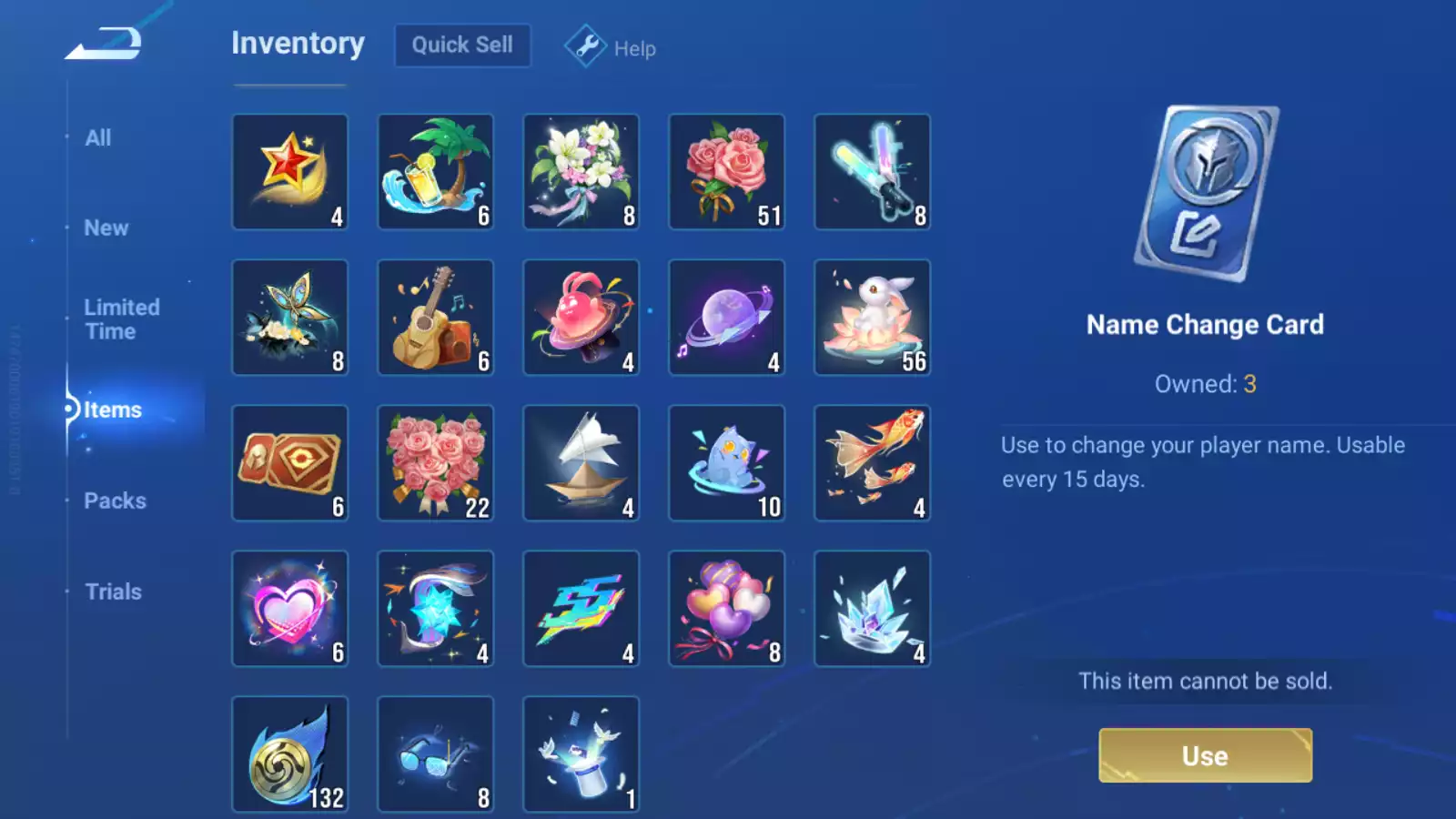Open the Help guide
The image size is (1456, 819).
pyautogui.click(x=611, y=47)
